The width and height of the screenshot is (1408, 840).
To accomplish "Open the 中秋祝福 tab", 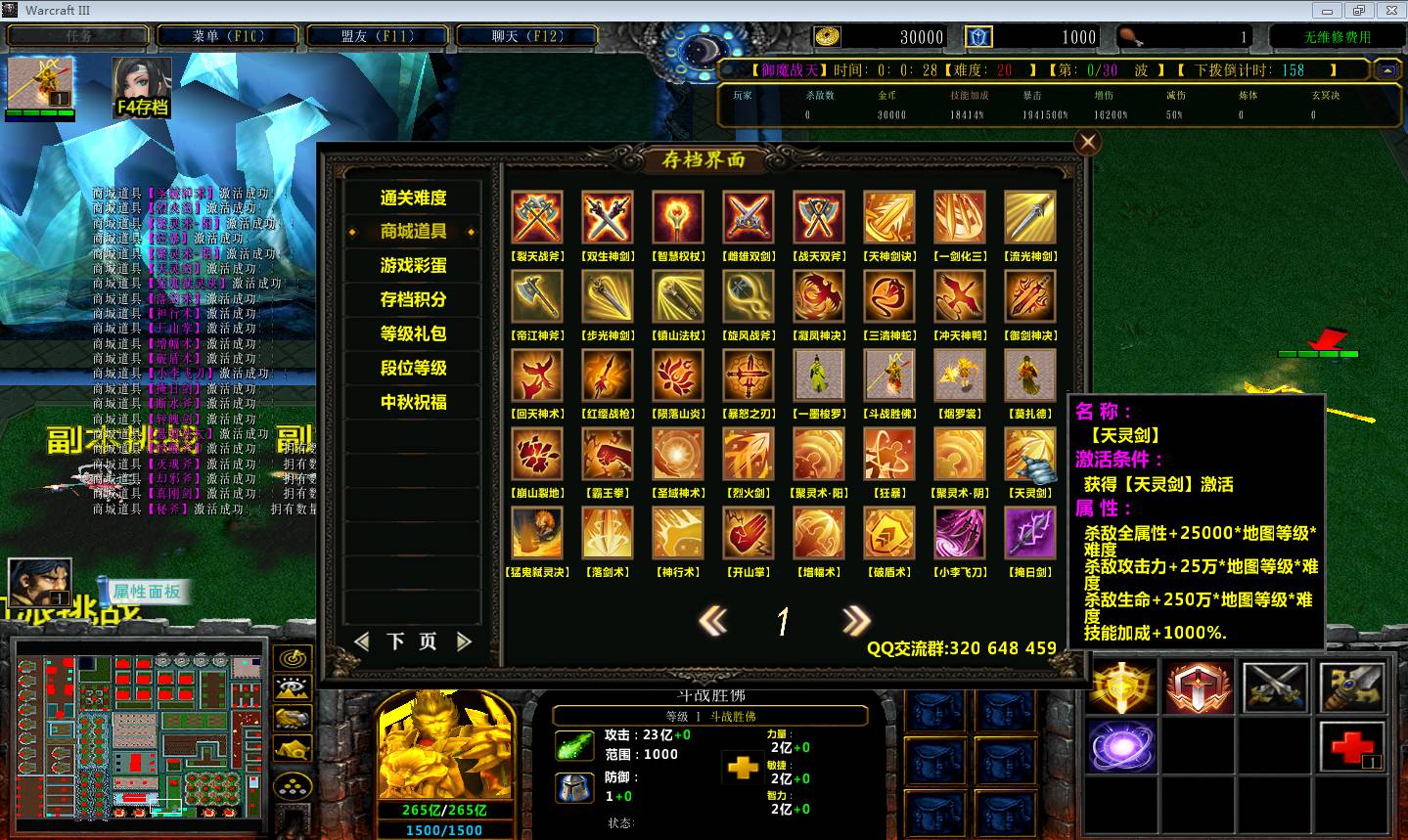I will point(413,402).
